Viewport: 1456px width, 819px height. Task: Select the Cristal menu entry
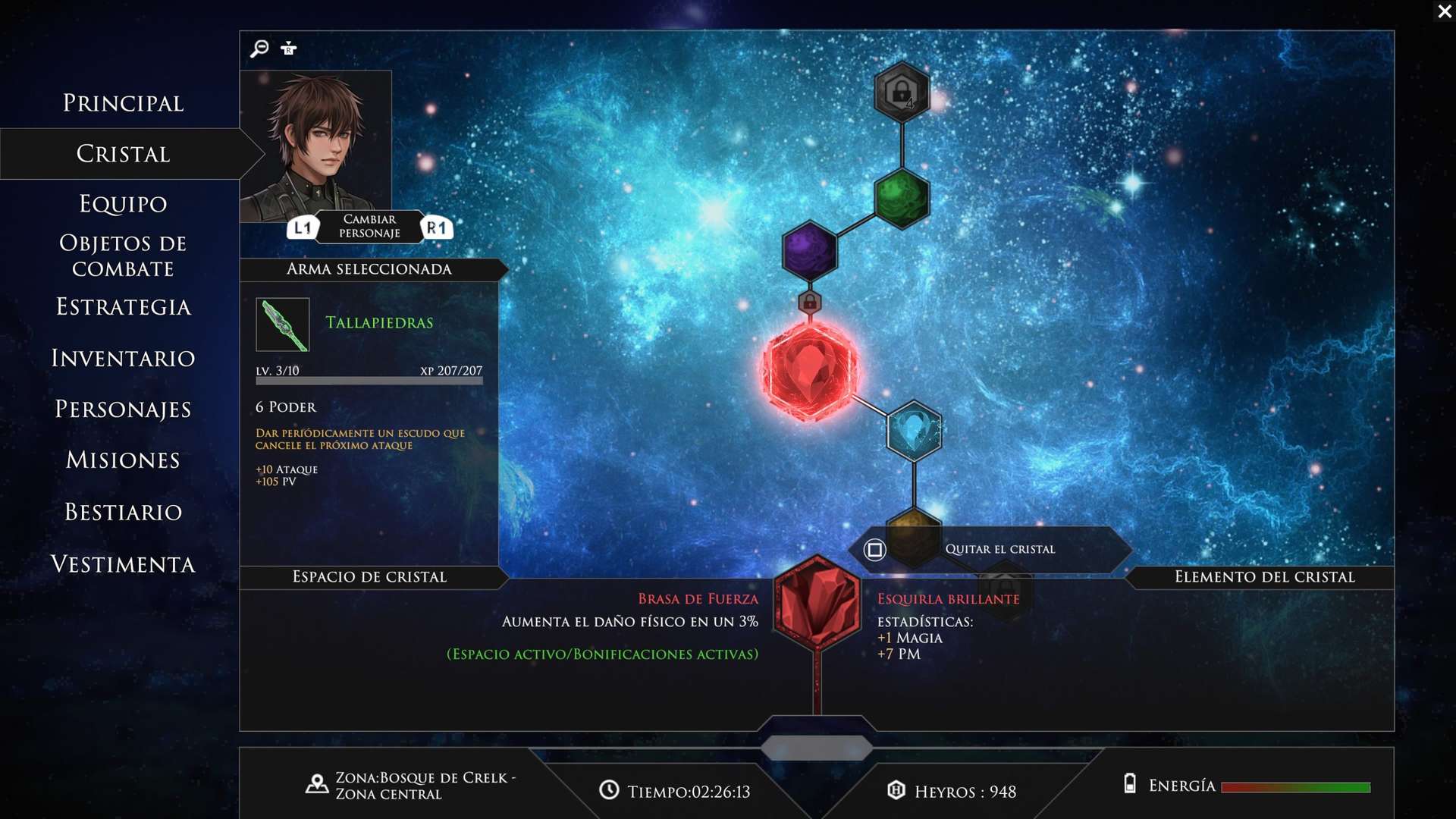123,154
